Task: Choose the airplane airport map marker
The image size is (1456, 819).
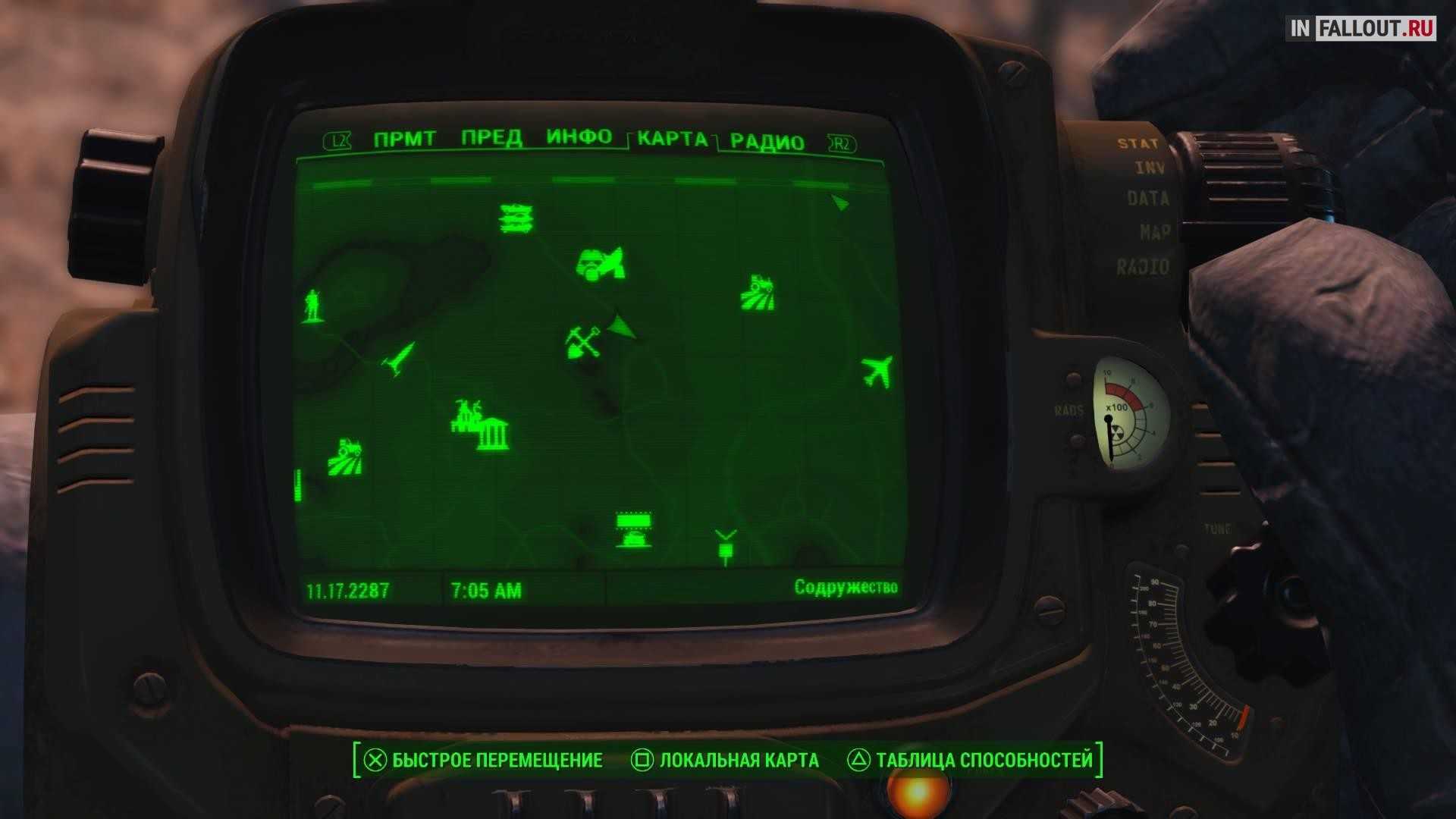Action: coord(877,372)
